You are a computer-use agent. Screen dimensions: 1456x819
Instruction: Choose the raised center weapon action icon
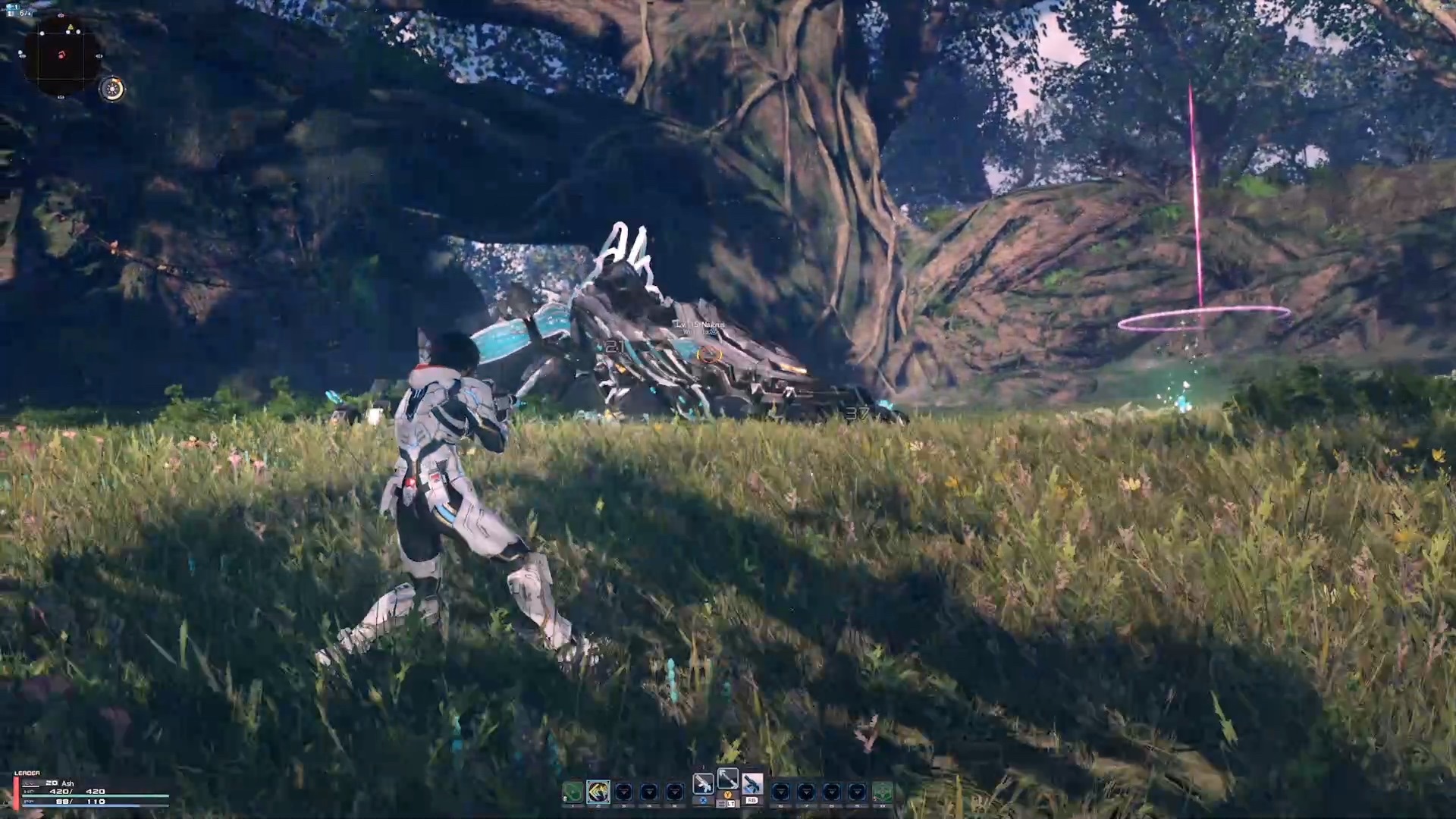(727, 778)
